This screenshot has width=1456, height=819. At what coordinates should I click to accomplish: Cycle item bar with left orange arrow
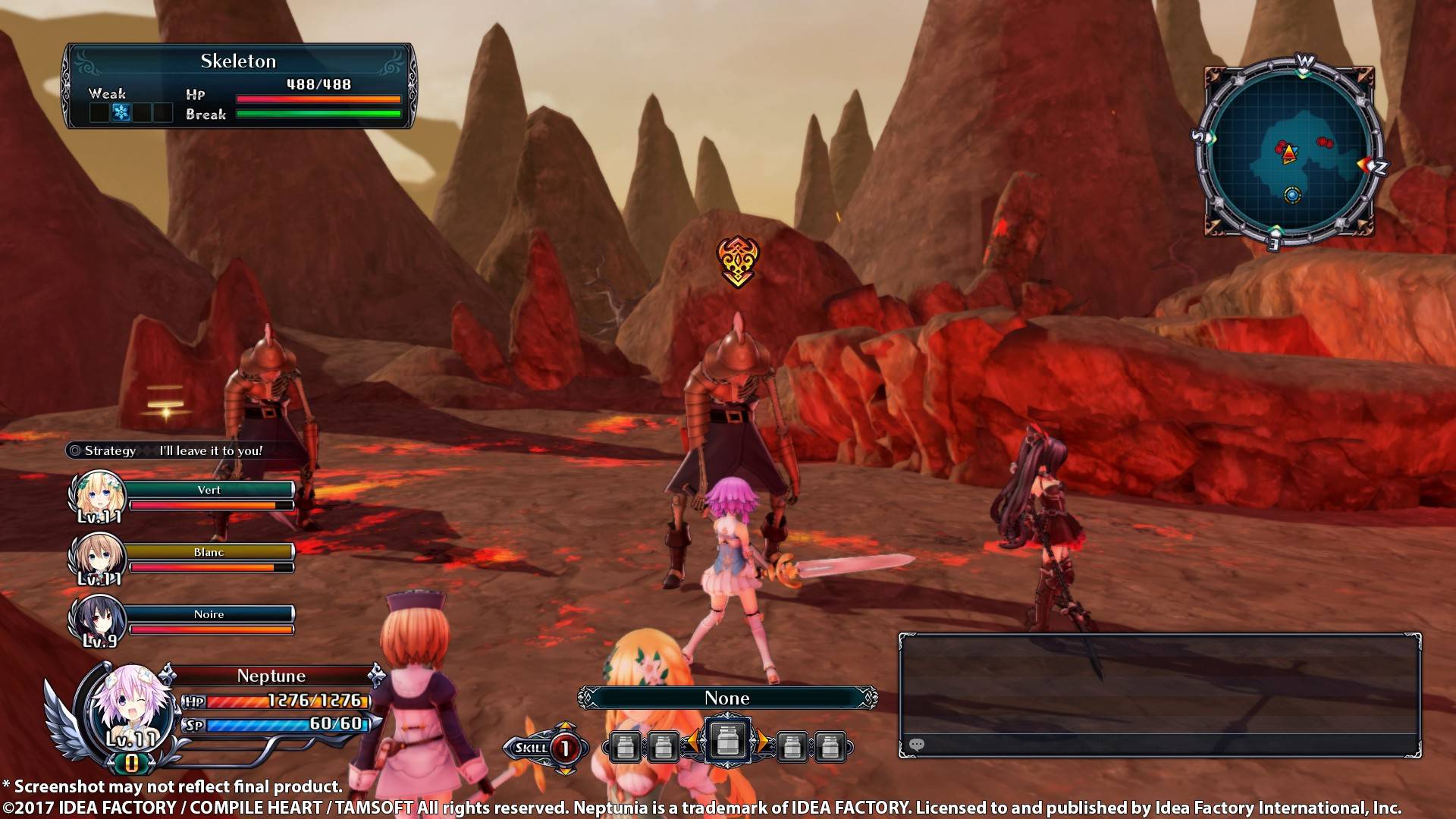[691, 743]
